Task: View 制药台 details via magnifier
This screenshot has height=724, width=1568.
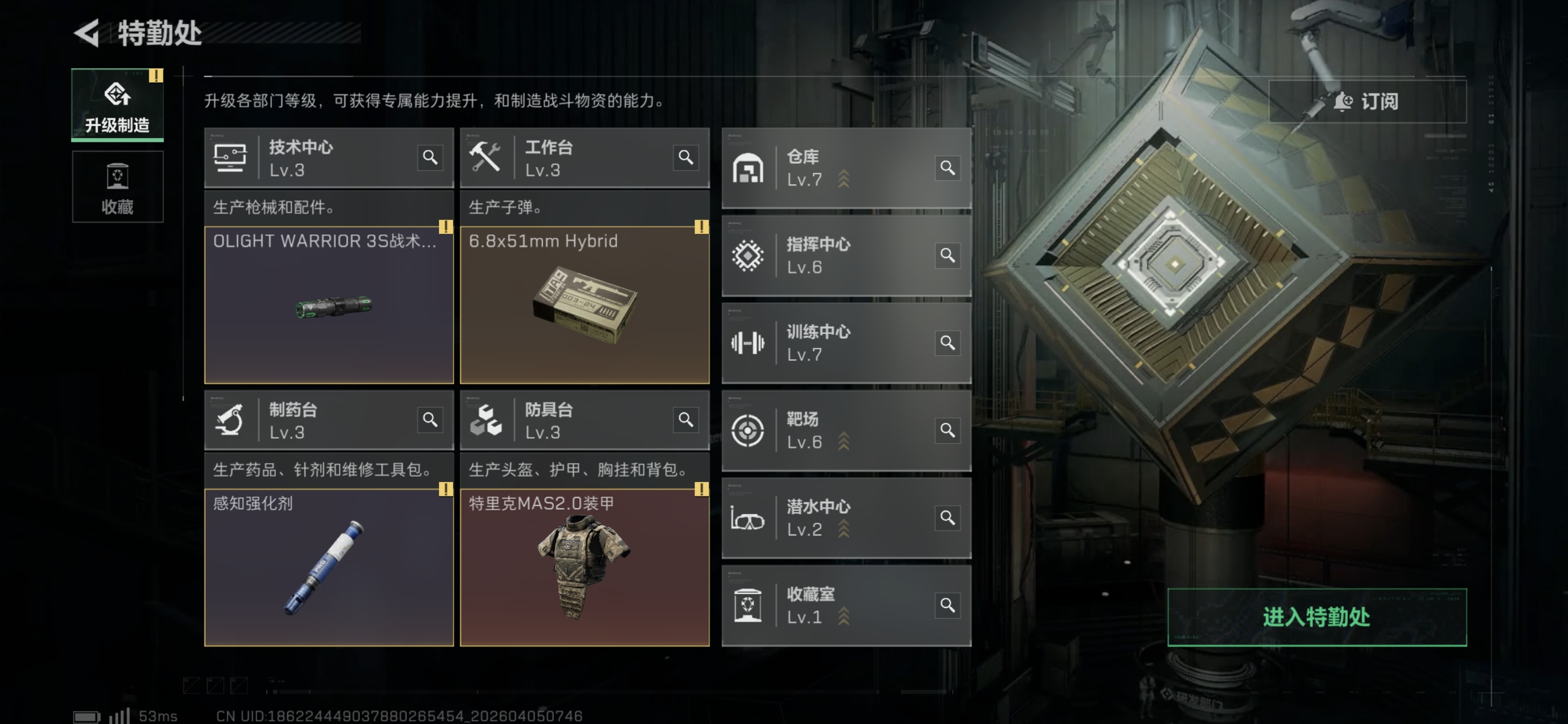Action: pyautogui.click(x=430, y=420)
